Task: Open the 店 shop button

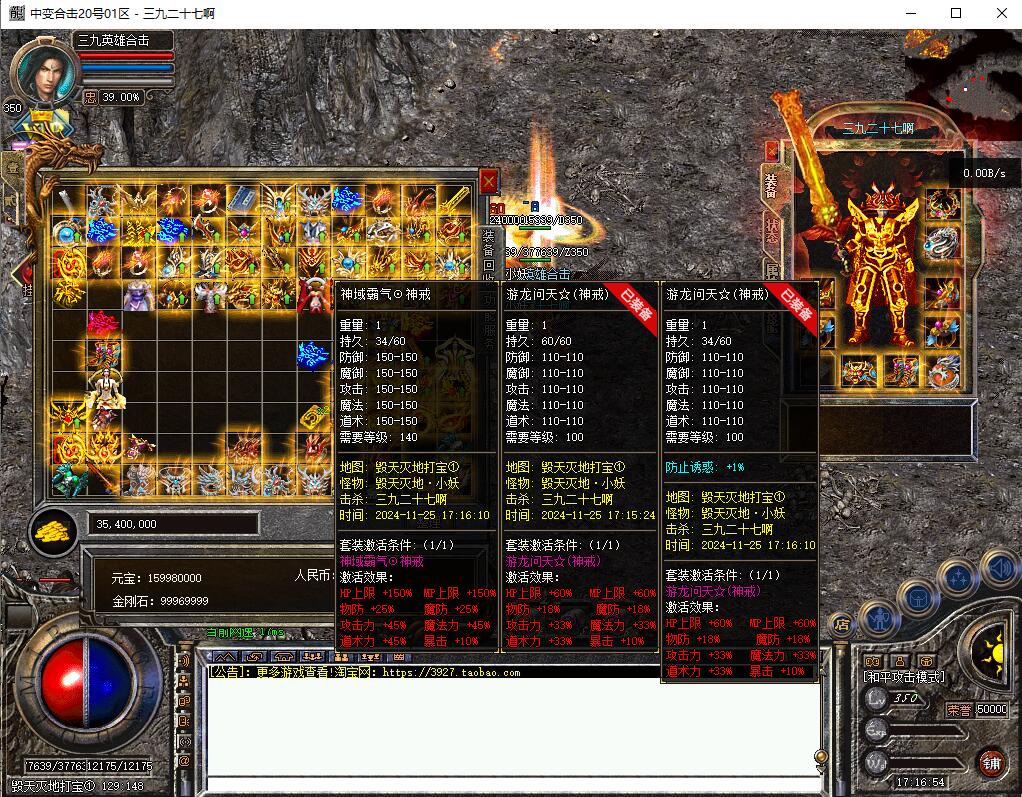Action: point(842,624)
